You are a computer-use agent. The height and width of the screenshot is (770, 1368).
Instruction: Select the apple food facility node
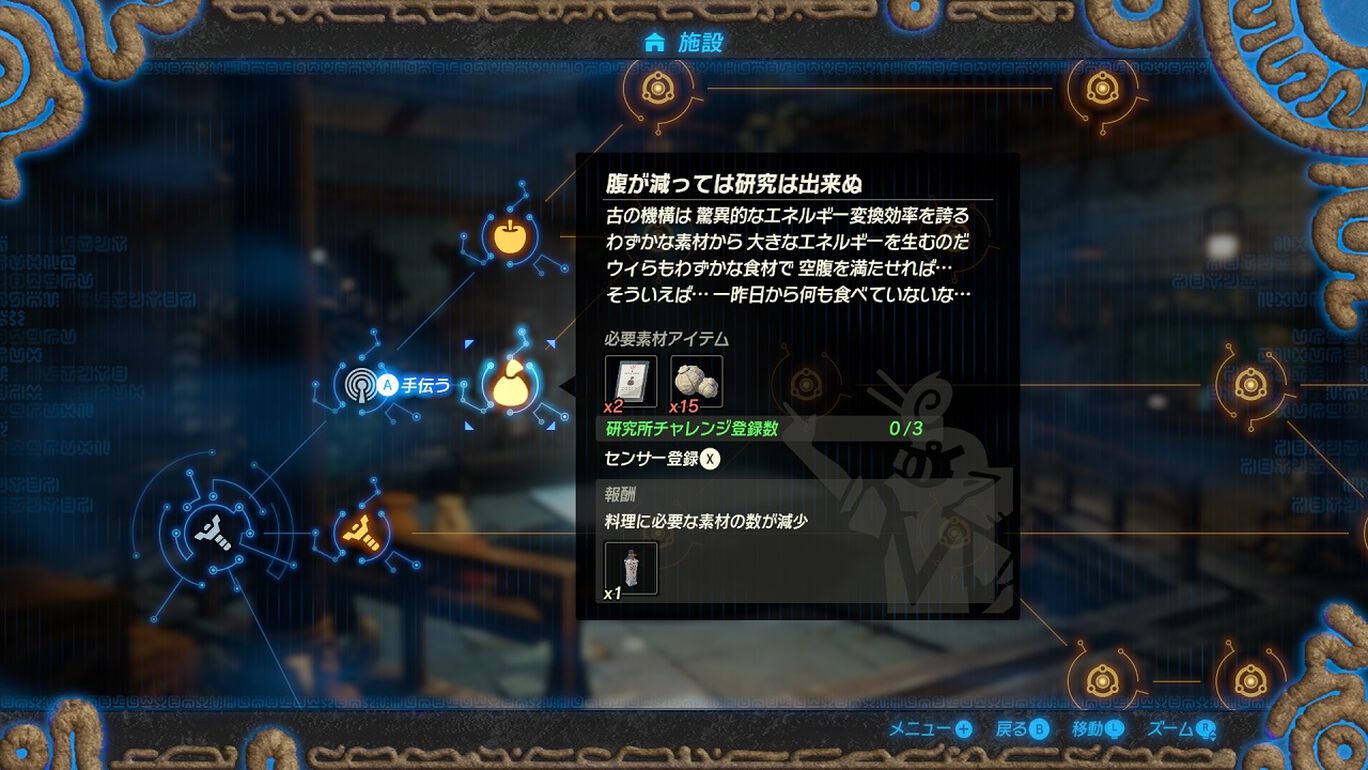[x=510, y=237]
